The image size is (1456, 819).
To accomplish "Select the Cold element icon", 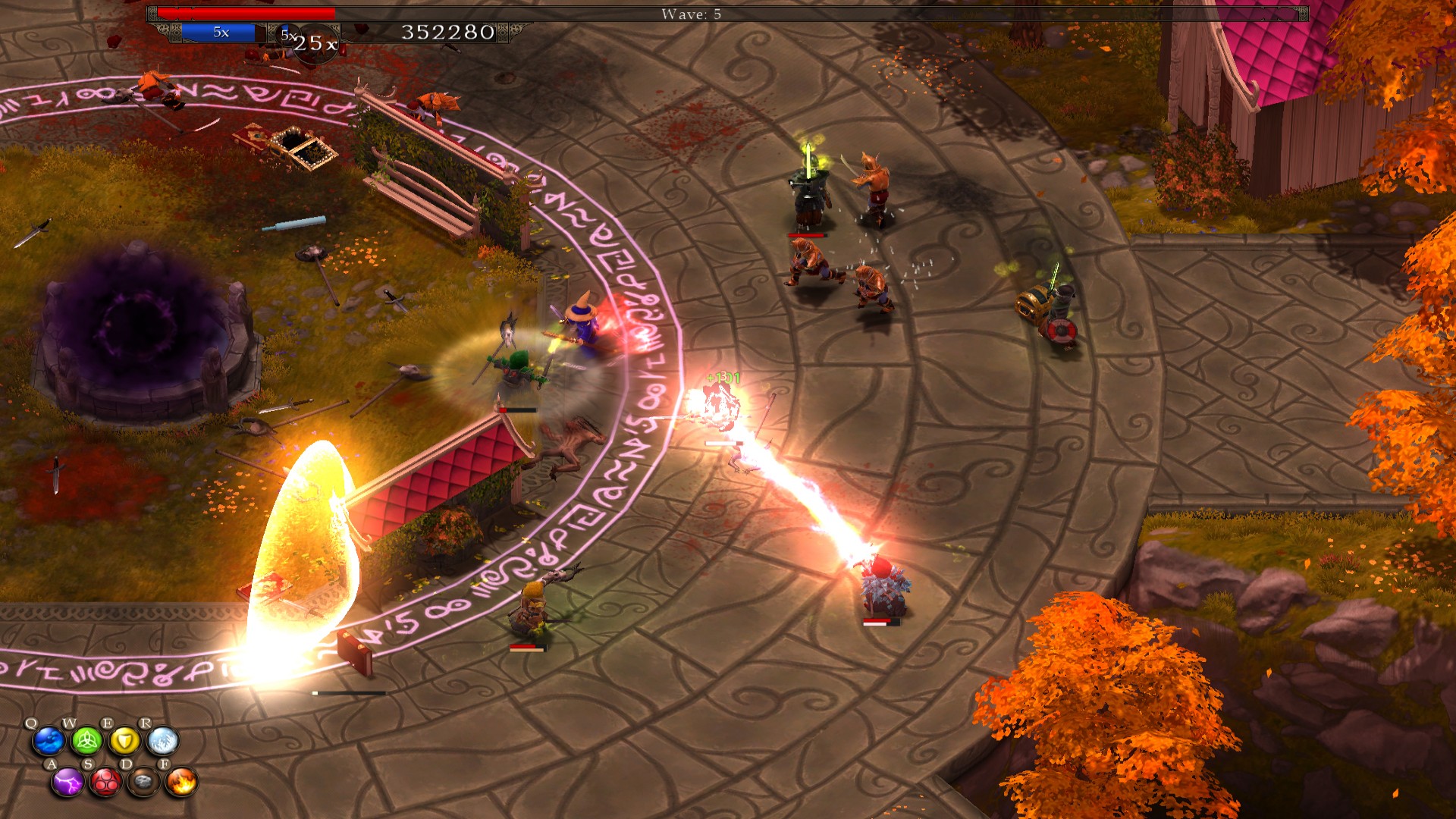I will click(x=163, y=741).
